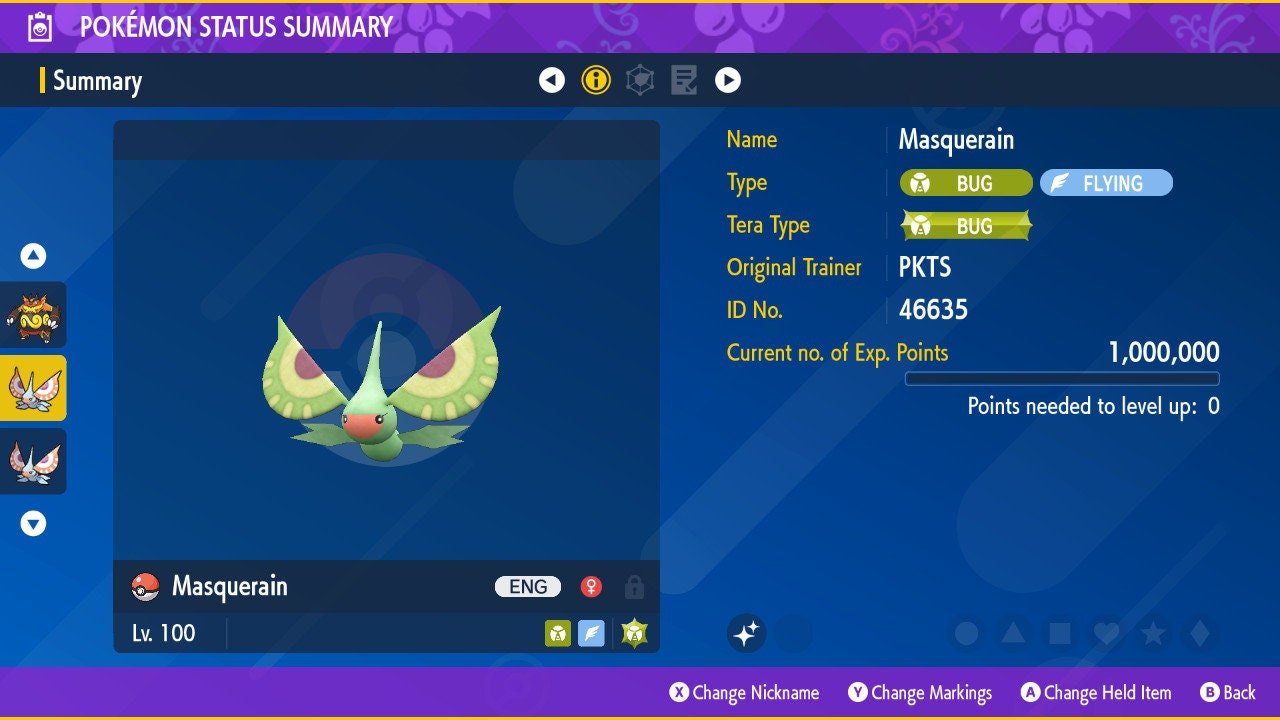Viewport: 1280px width, 720px height.
Task: Select the highlighted Masquerain party thumbnail
Action: tap(33, 388)
